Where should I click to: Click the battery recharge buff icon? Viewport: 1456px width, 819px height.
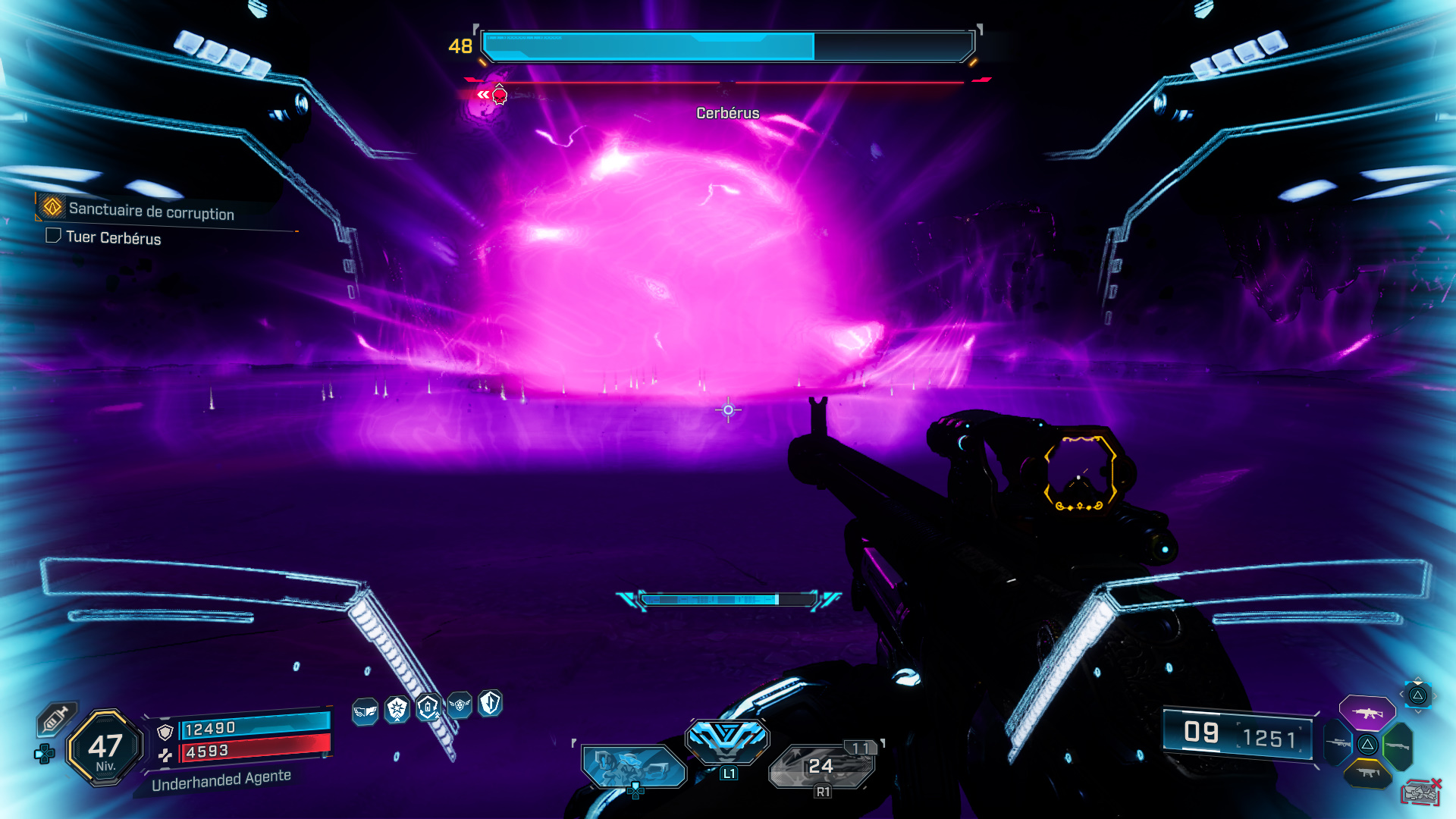point(428,708)
